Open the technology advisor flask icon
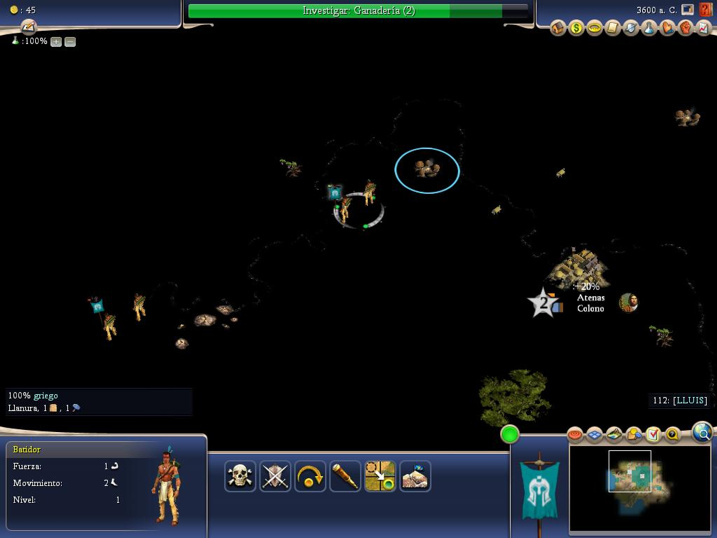This screenshot has height=538, width=717. click(649, 28)
